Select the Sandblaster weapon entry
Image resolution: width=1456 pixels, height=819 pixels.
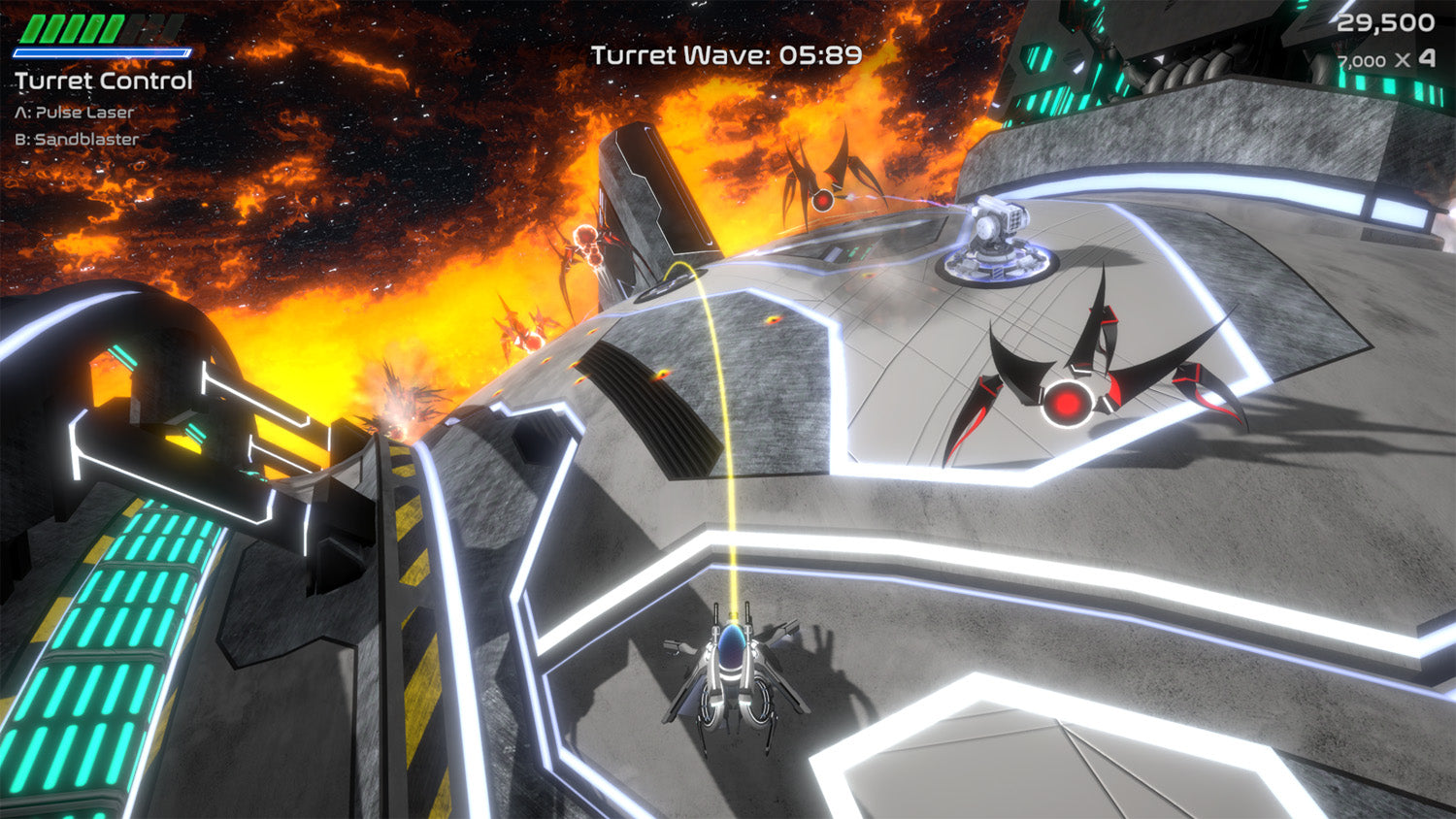click(74, 138)
